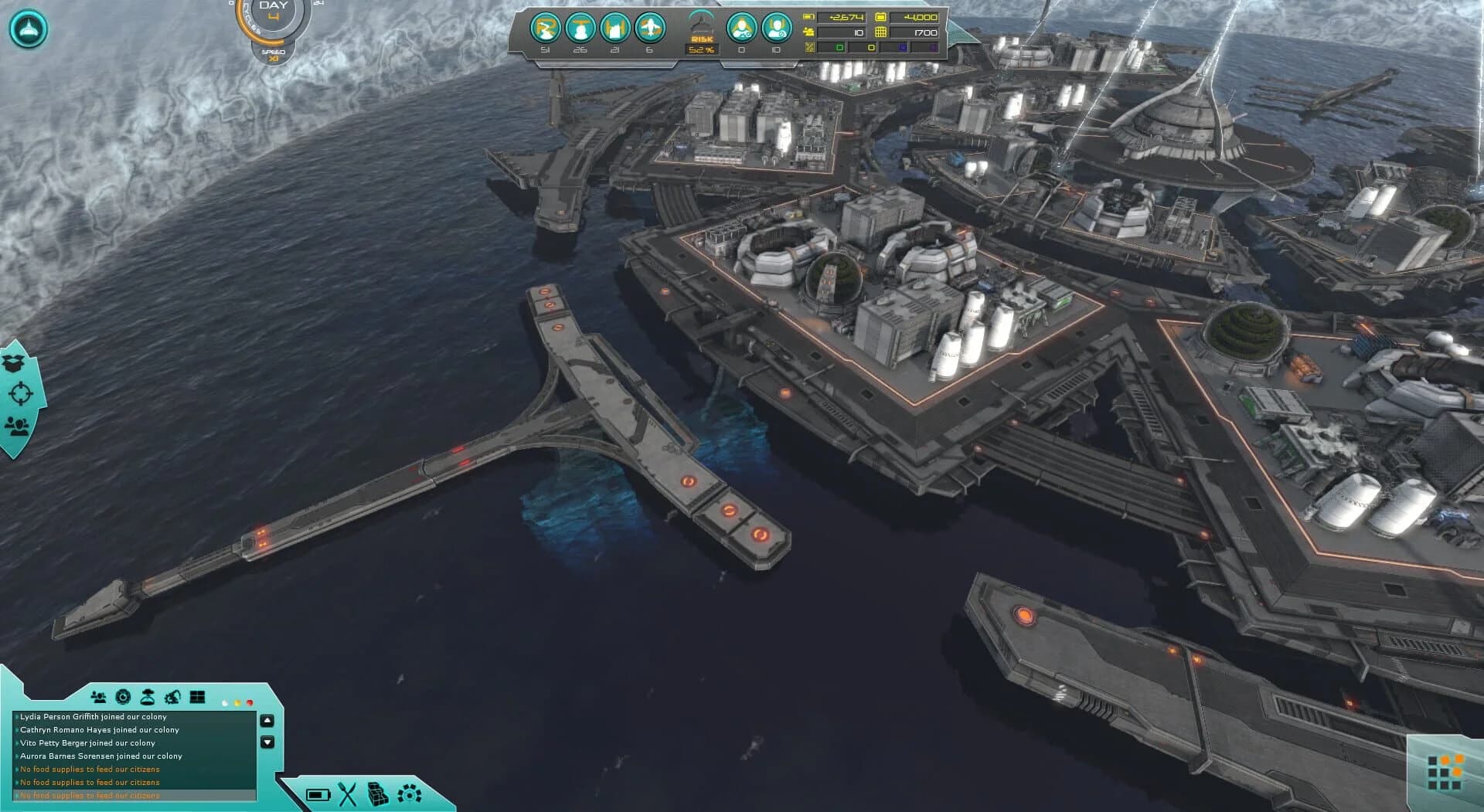Click the Speed X1 control under Day 4
The height and width of the screenshot is (812, 1484).
click(272, 56)
